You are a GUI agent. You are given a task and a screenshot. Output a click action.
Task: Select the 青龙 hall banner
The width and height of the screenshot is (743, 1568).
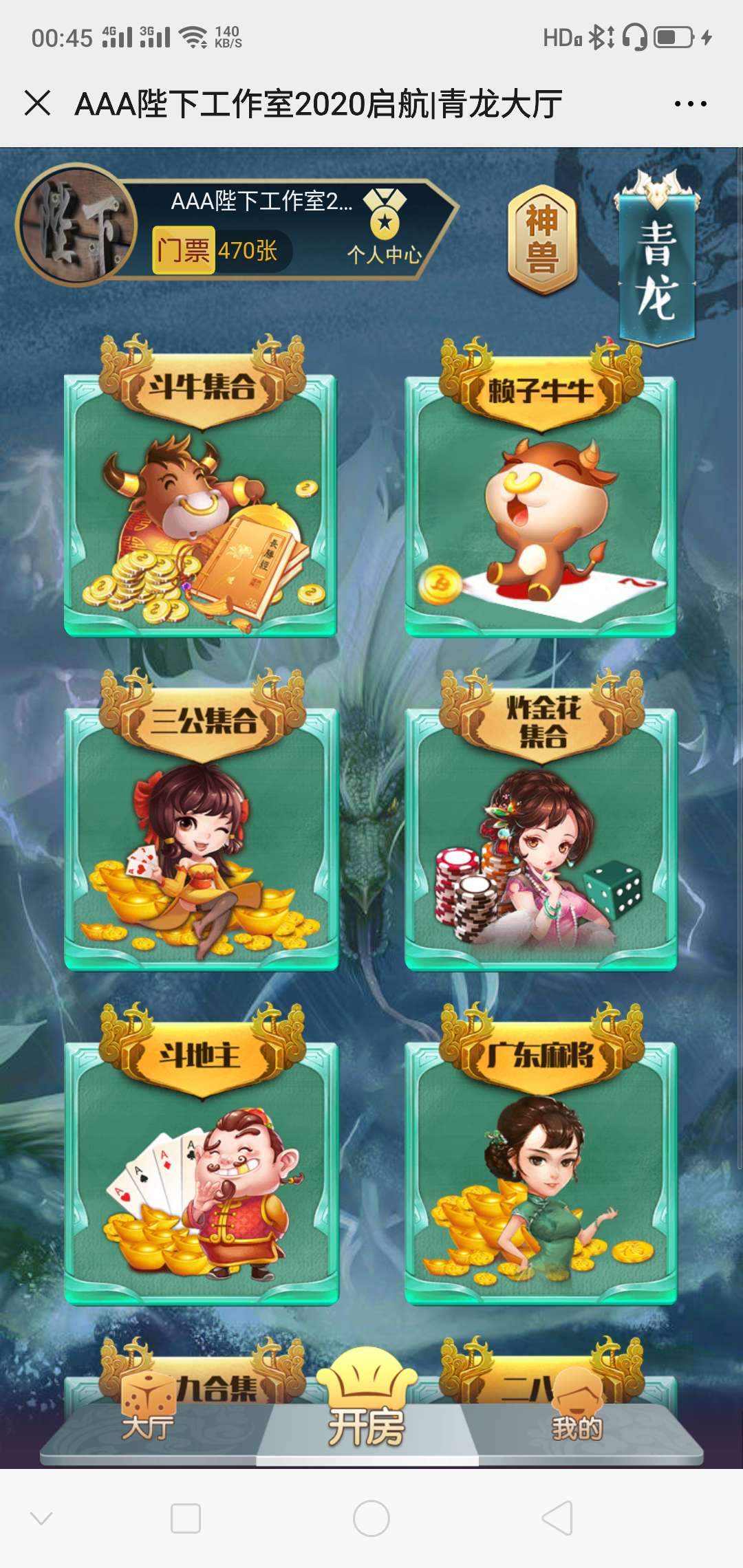point(657,265)
